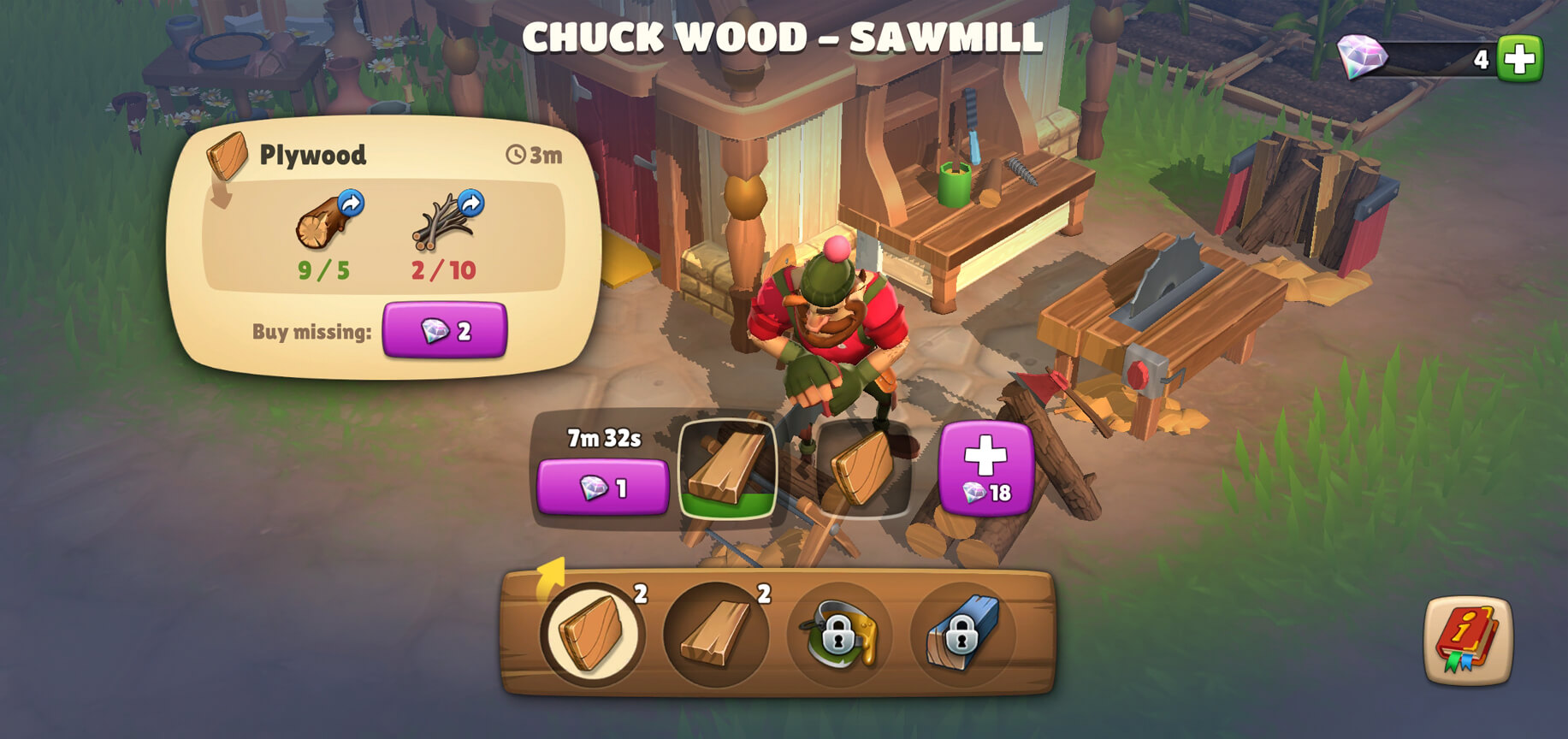Find source for the log ingredient
The width and height of the screenshot is (1568, 739).
coord(351,204)
